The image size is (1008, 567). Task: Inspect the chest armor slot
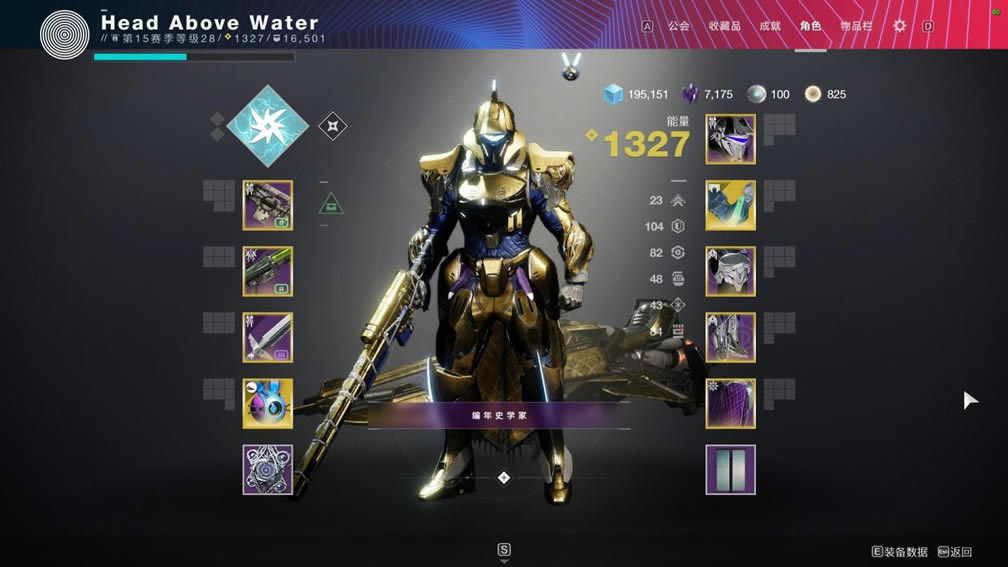731,271
